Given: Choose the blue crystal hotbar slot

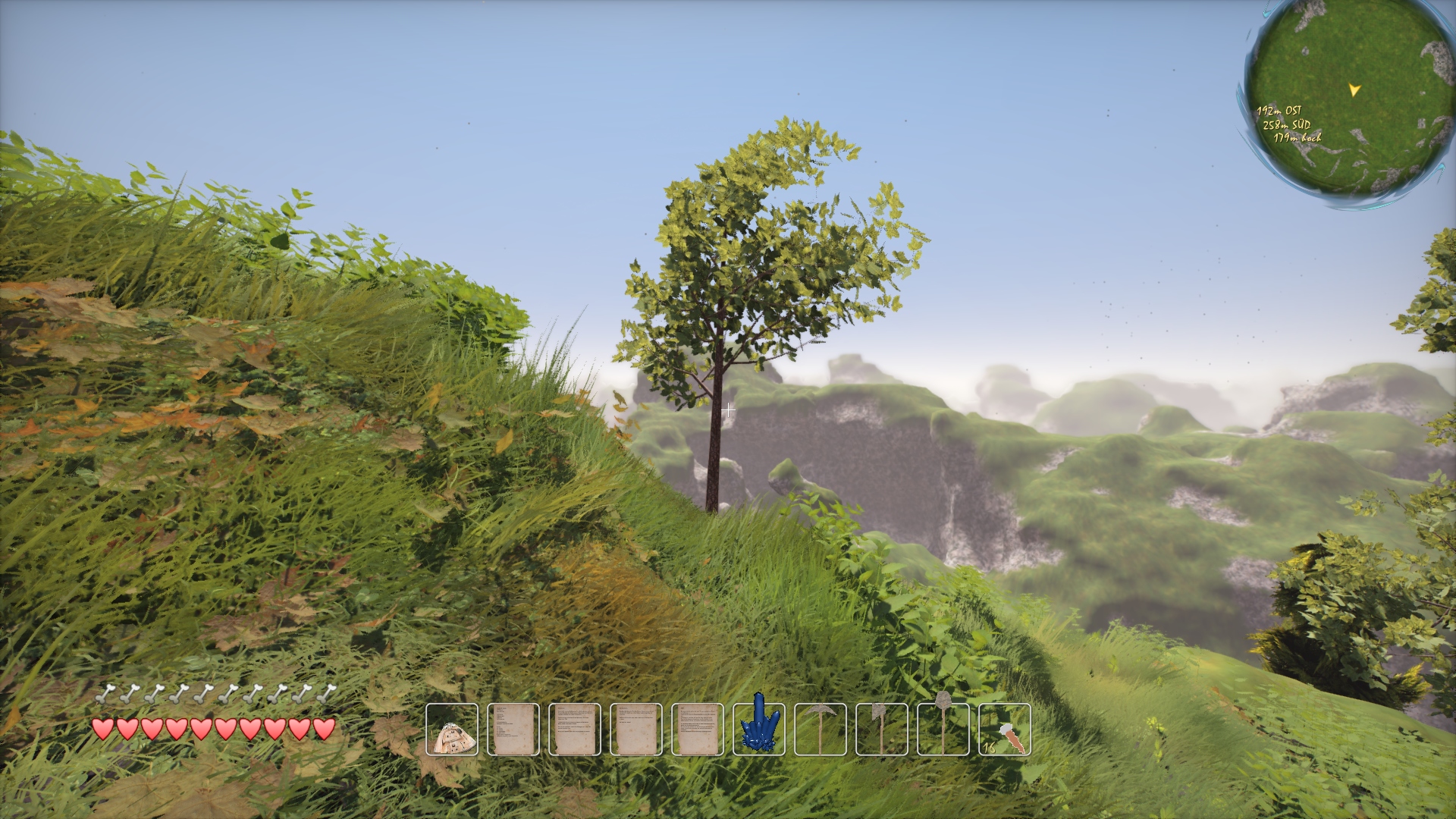Looking at the screenshot, I should pos(759,730).
